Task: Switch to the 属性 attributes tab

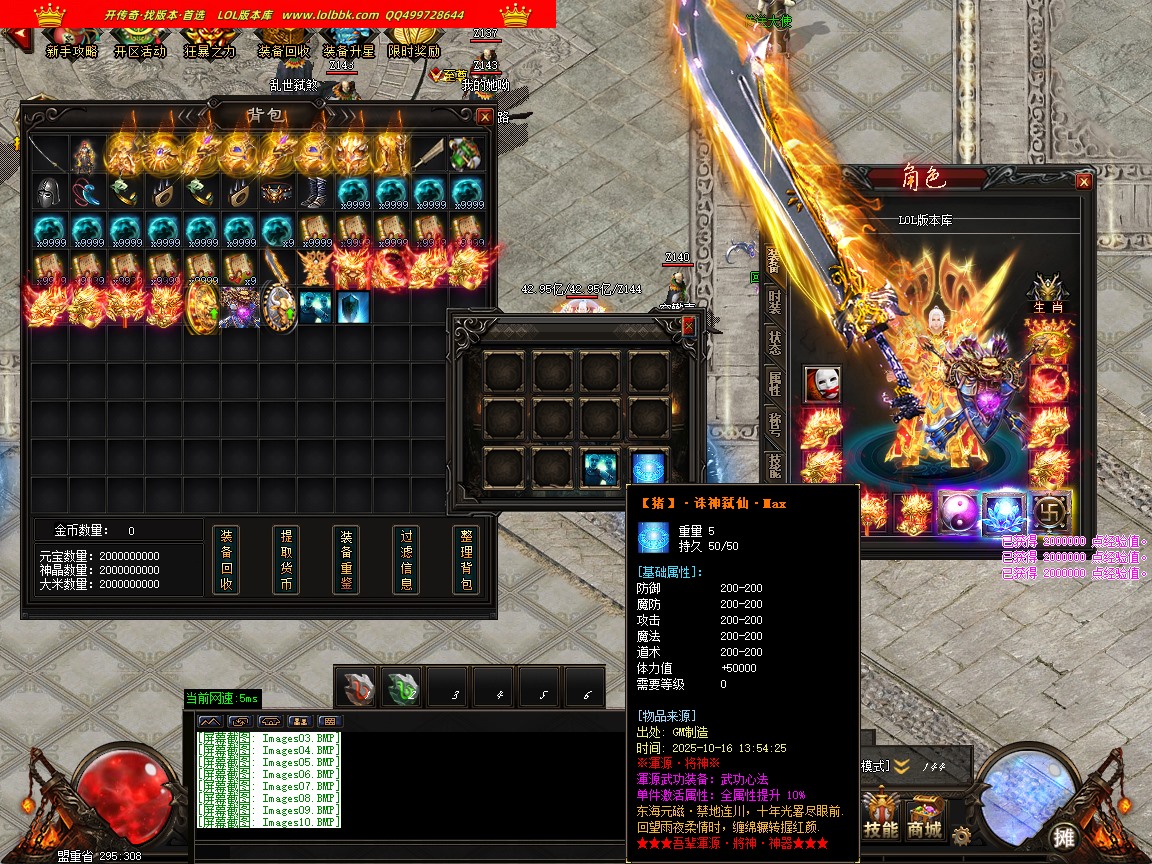Action: [774, 382]
